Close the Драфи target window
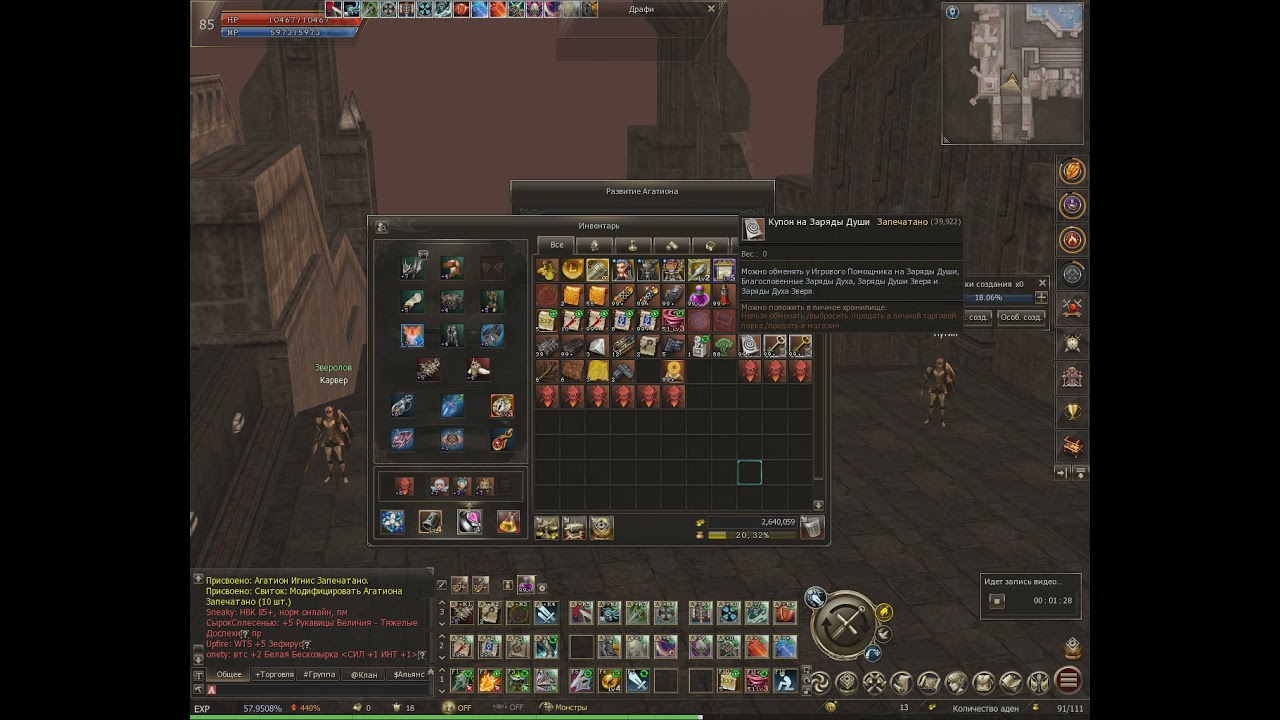 (711, 9)
